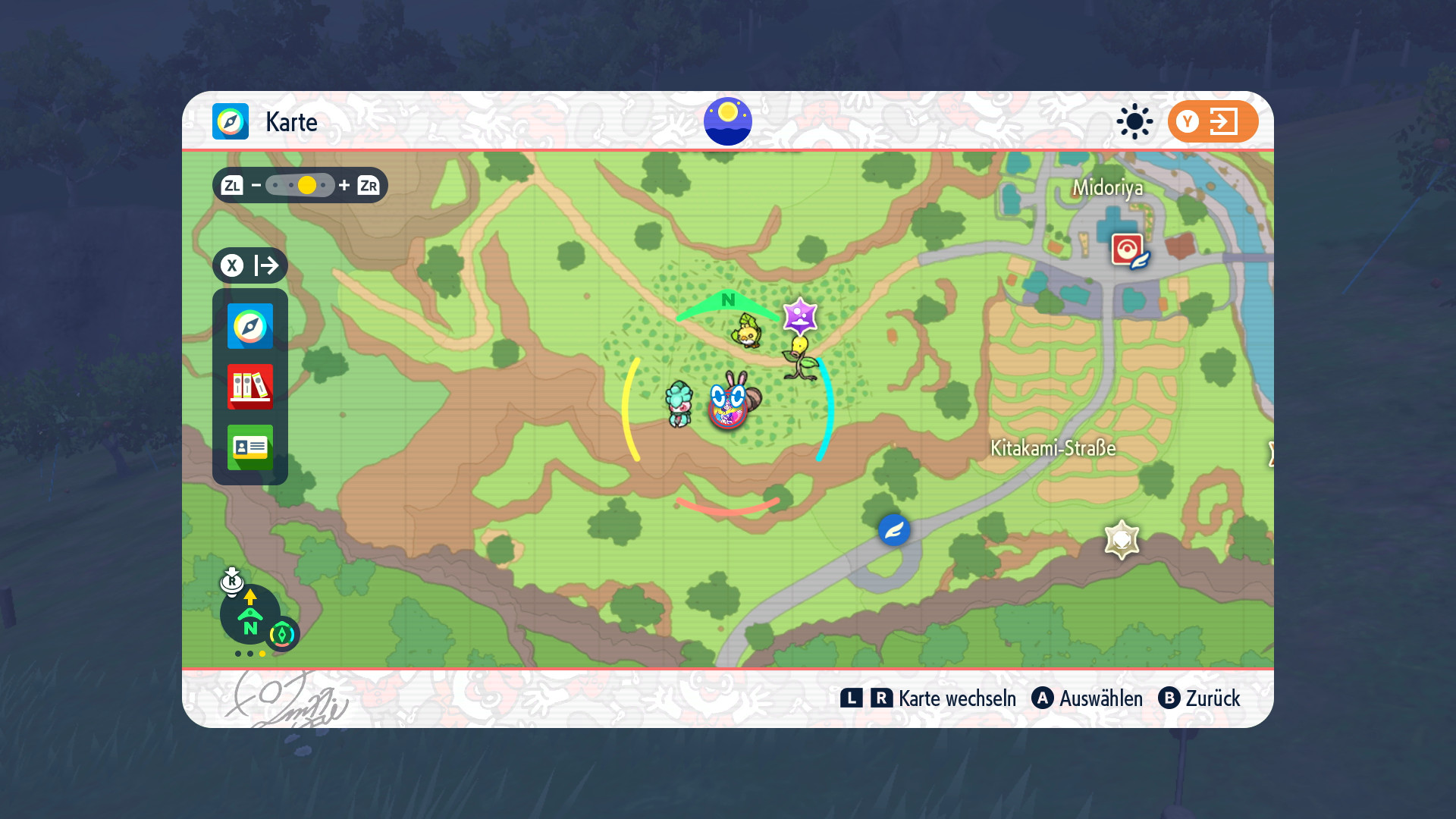Viewport: 1456px width, 819px height.
Task: Select the Pokémon Center marker in Midoriya
Action: coord(1128,250)
